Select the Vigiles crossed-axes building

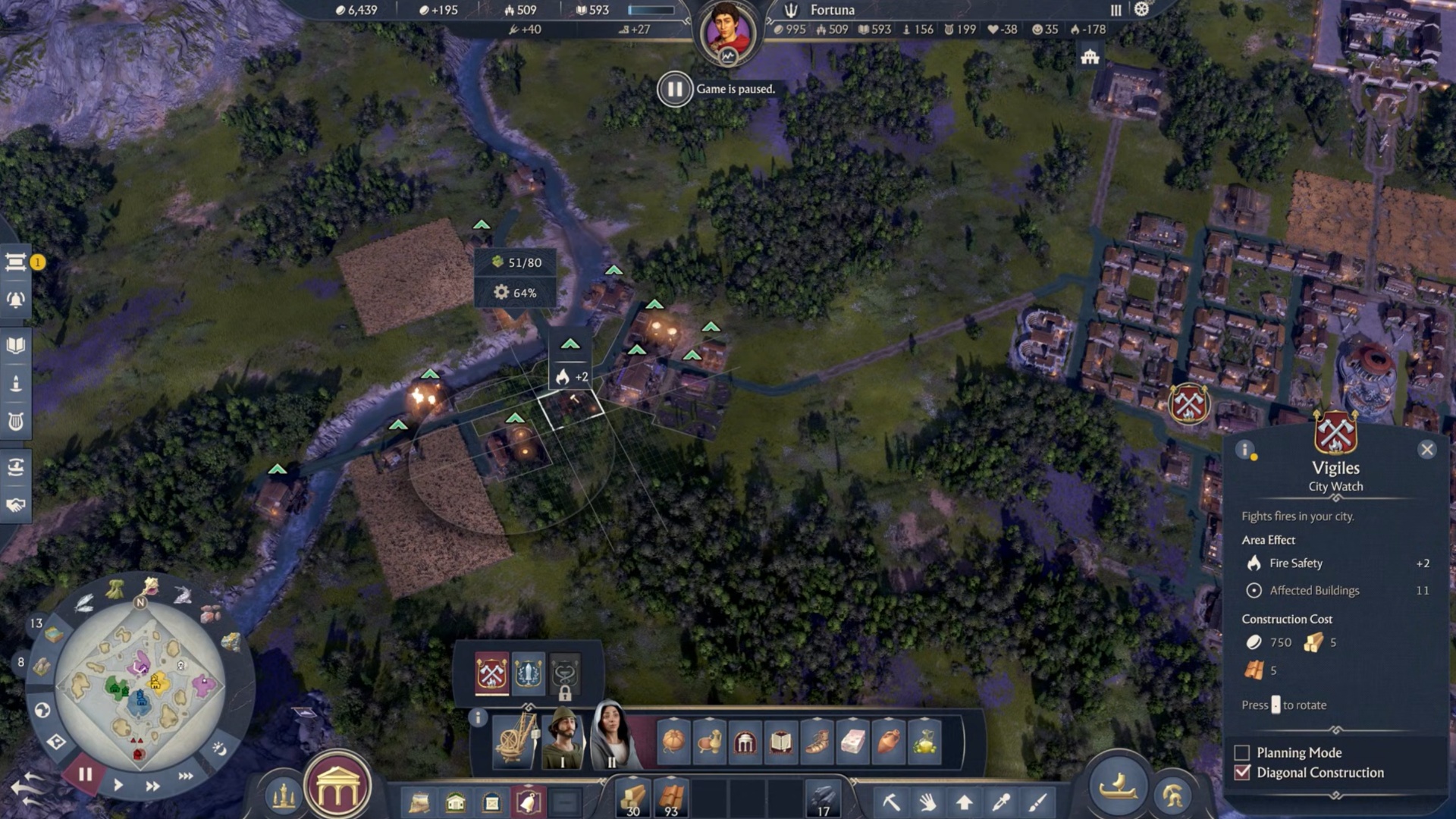pyautogui.click(x=491, y=673)
